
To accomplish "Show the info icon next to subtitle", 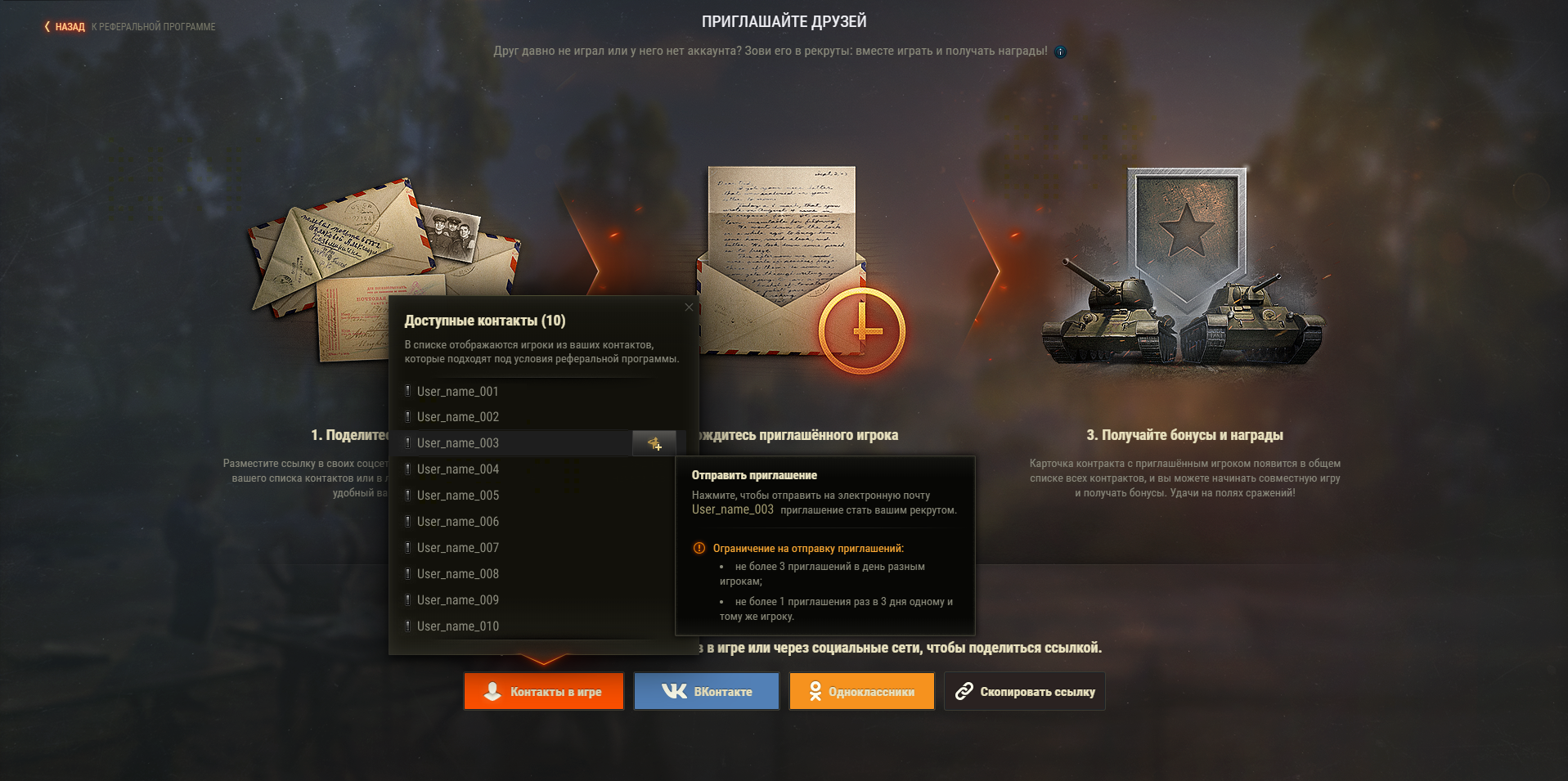I will pos(1060,52).
